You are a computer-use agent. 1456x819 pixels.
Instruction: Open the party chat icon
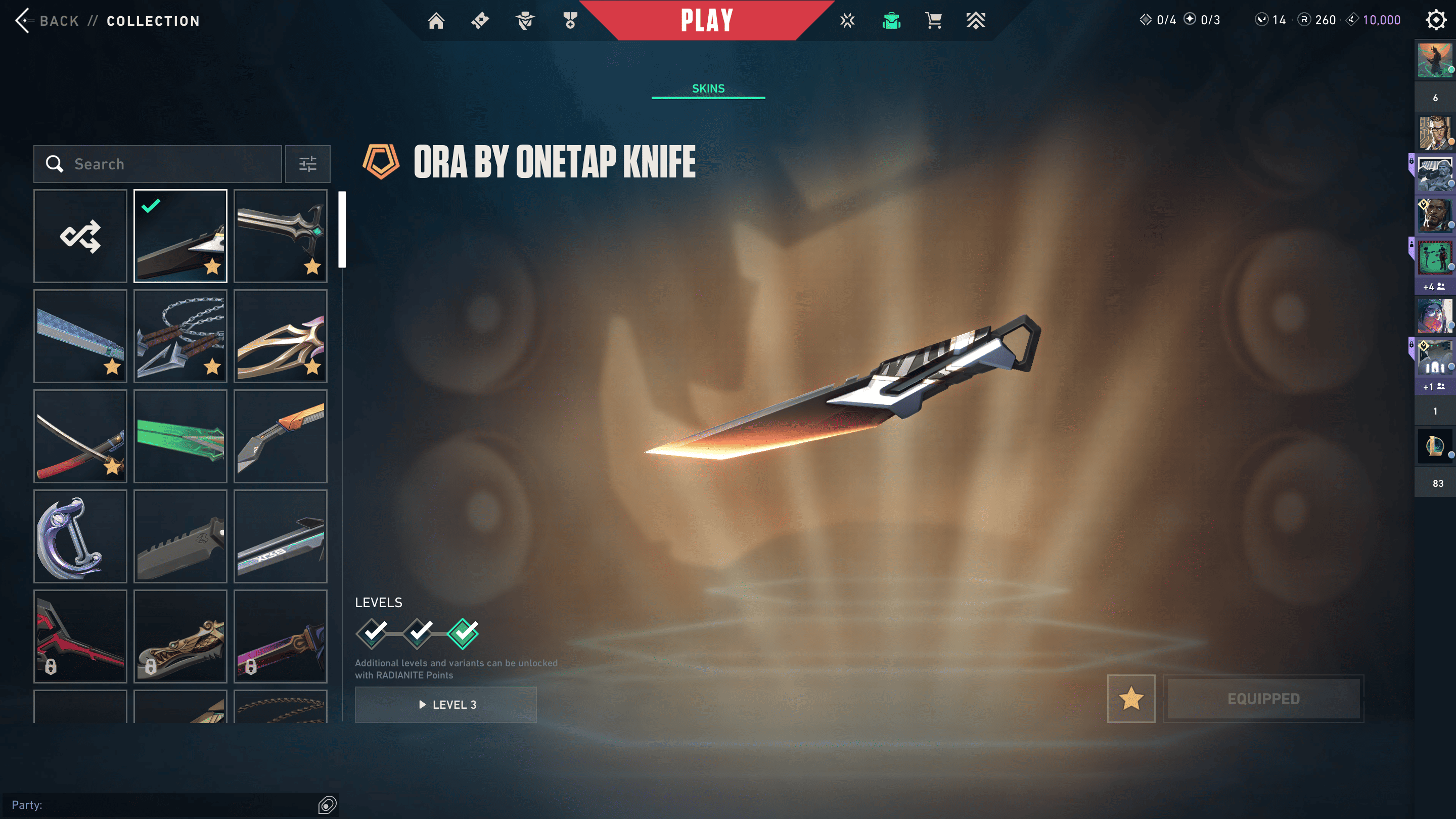click(327, 805)
